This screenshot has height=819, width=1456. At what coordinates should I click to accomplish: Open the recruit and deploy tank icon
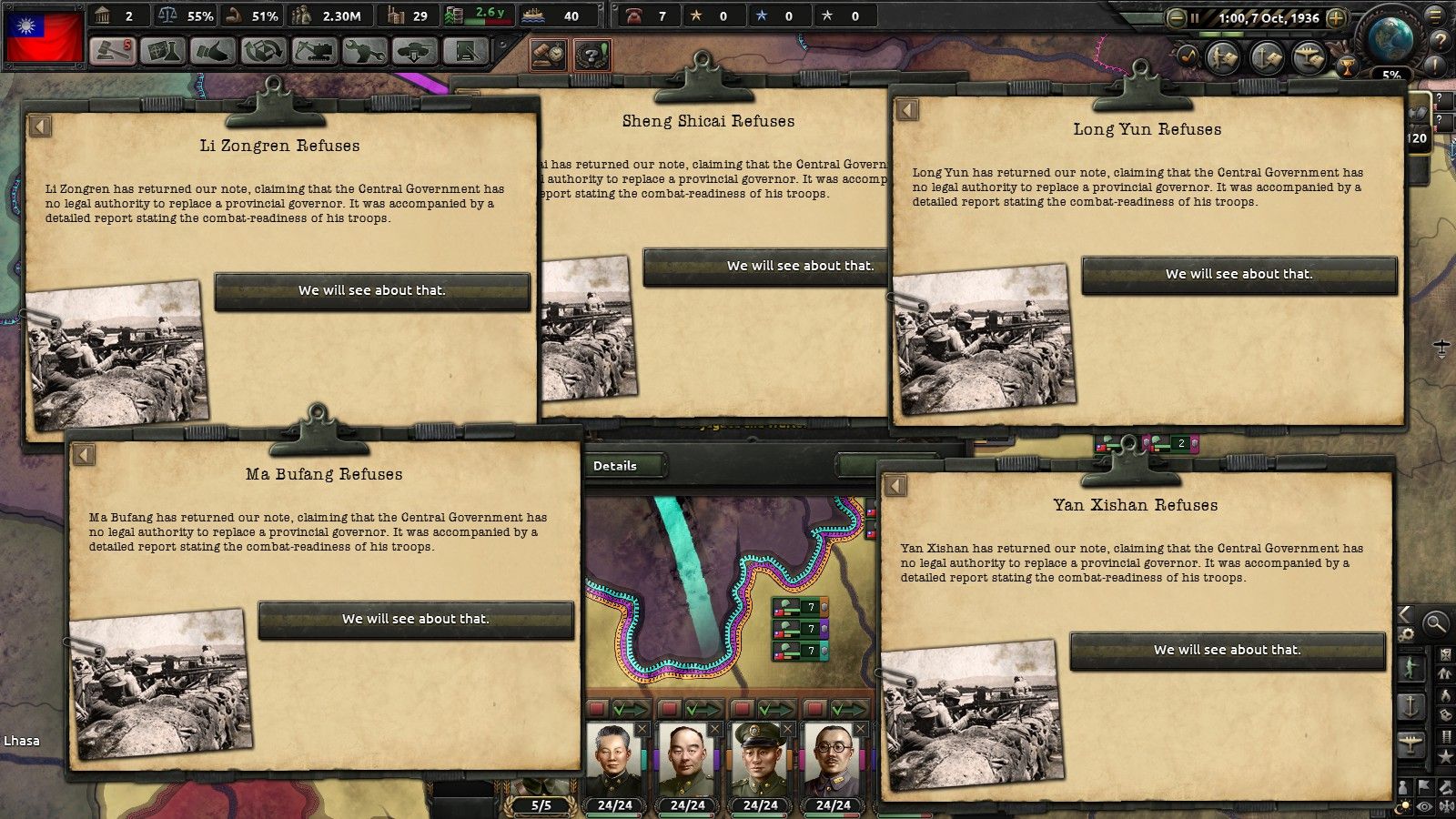[x=412, y=52]
